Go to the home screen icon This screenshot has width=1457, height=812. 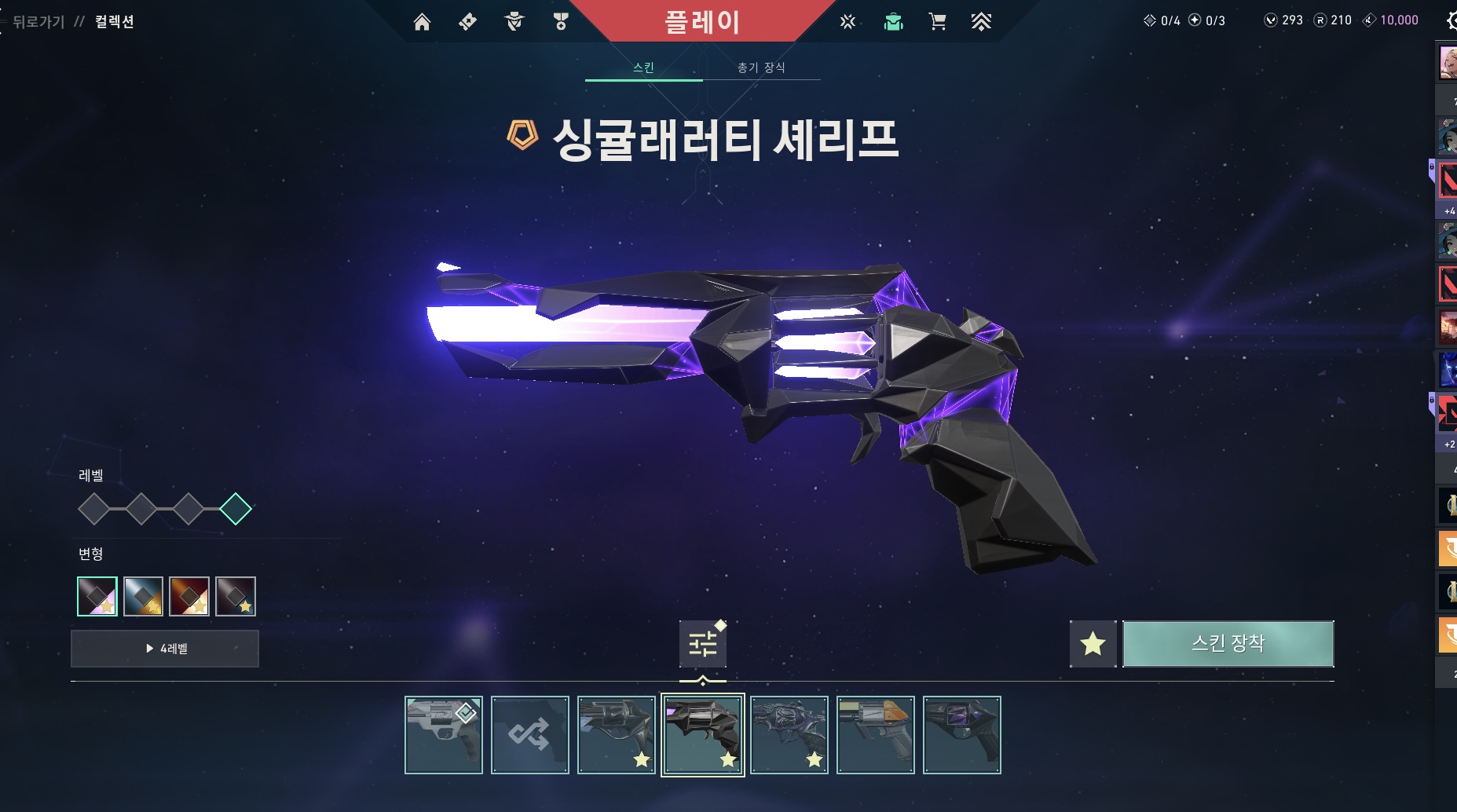click(422, 22)
